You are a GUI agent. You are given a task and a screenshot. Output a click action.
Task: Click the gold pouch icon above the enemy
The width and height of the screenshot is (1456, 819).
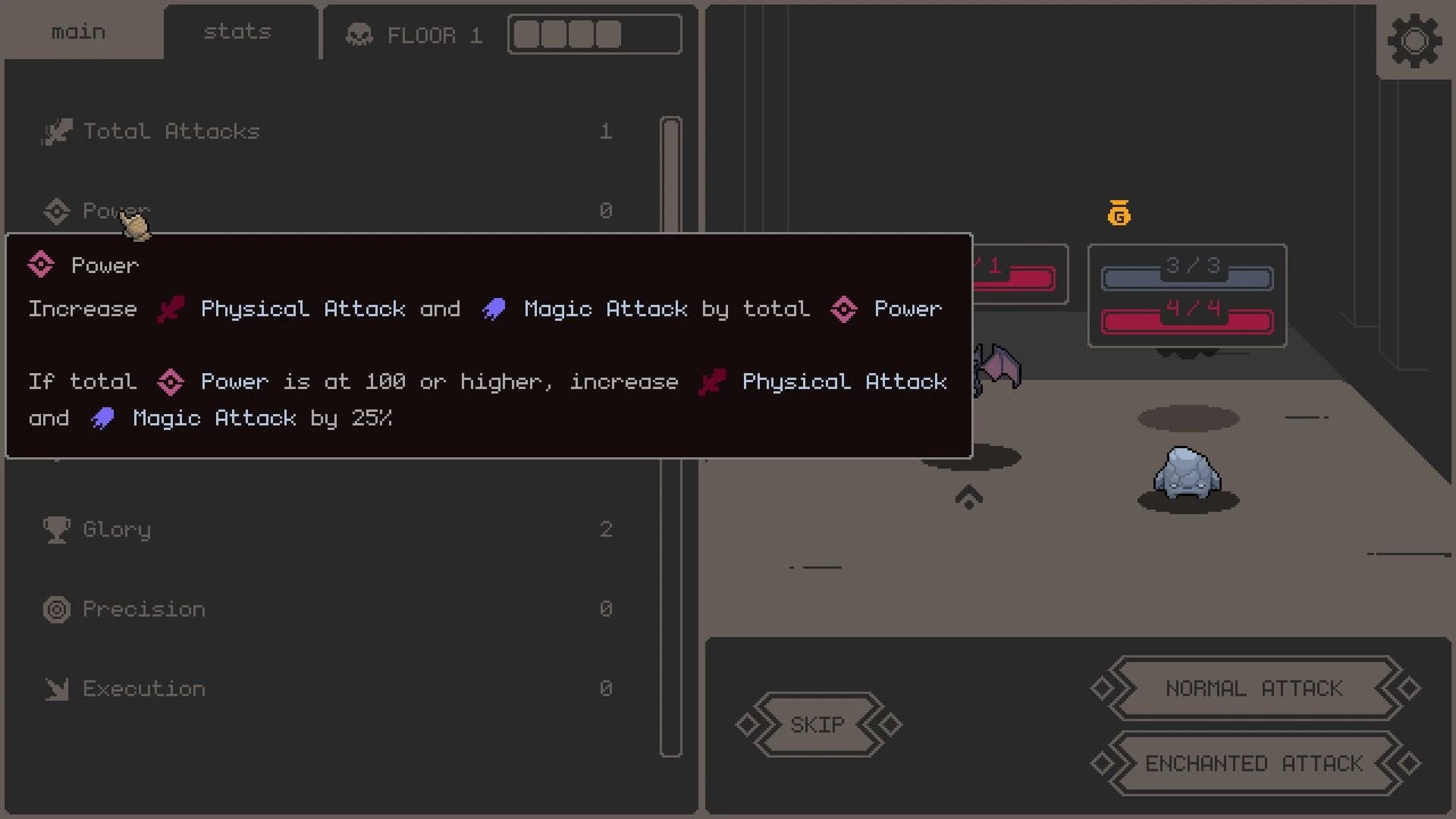(x=1119, y=213)
